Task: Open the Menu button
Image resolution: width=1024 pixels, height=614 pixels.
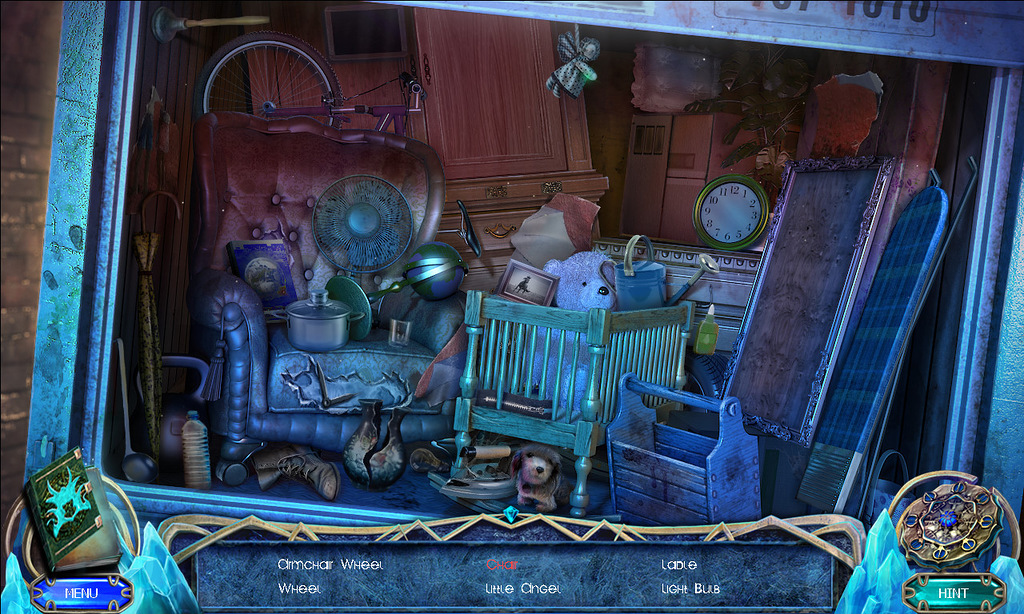Action: point(81,592)
